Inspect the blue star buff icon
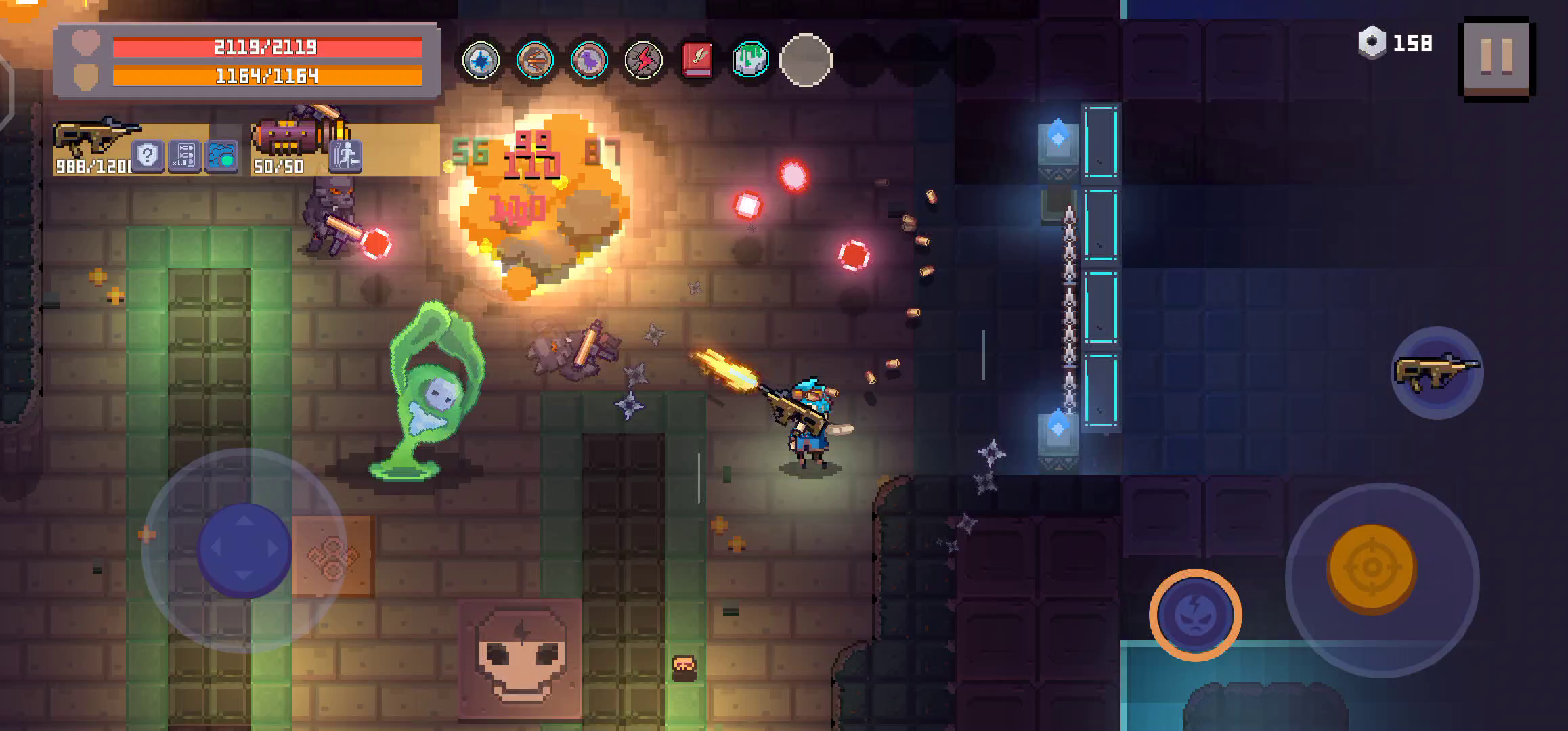The width and height of the screenshot is (1568, 731). (x=481, y=61)
